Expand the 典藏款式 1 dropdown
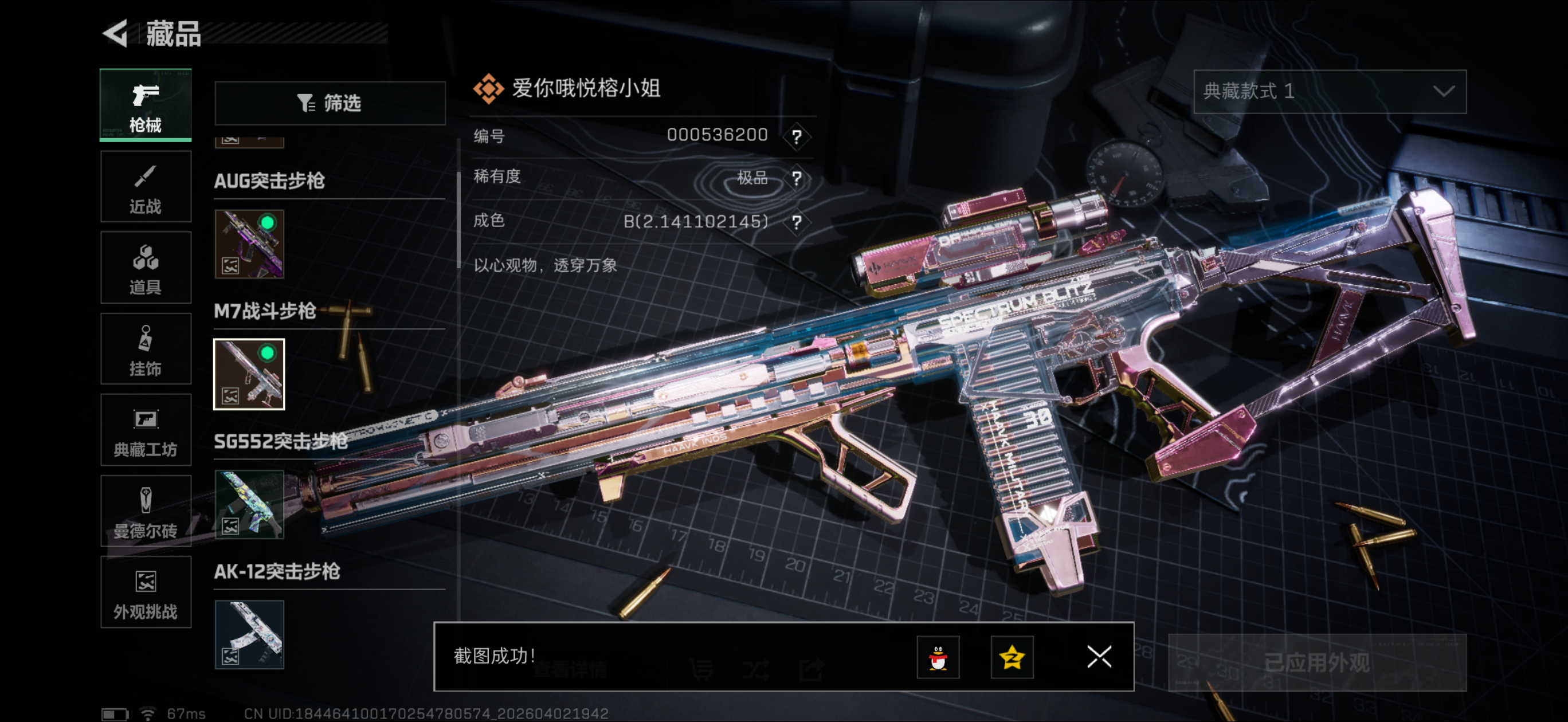This screenshot has height=722, width=1568. pyautogui.click(x=1330, y=91)
